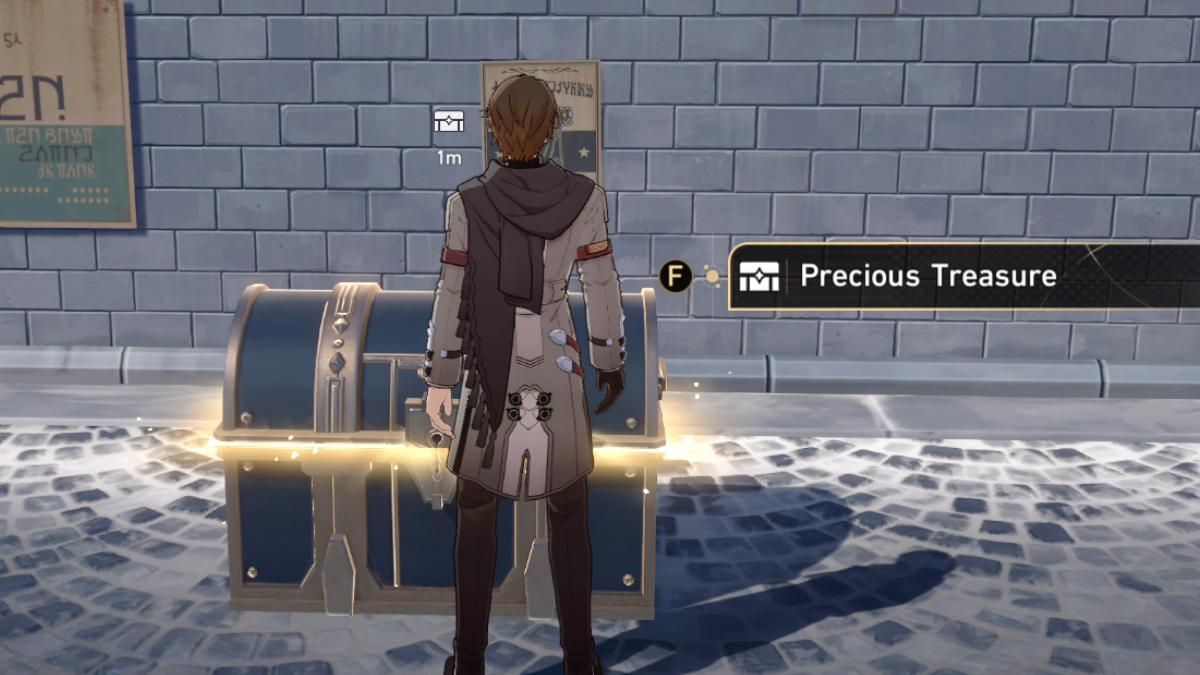The image size is (1200, 675).
Task: Select the treasure chest waypoint marker
Action: click(x=449, y=123)
